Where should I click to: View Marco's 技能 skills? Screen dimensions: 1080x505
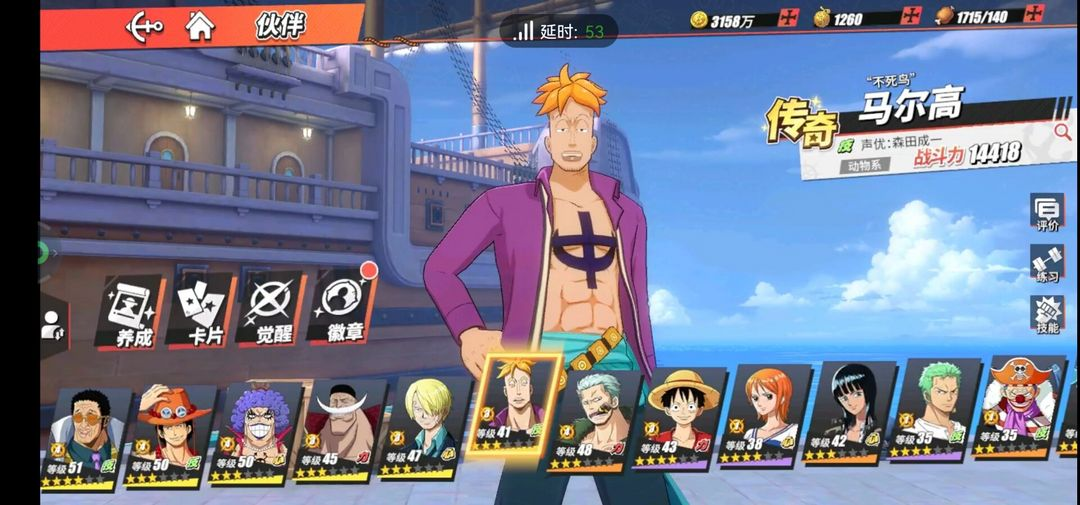click(x=1047, y=314)
